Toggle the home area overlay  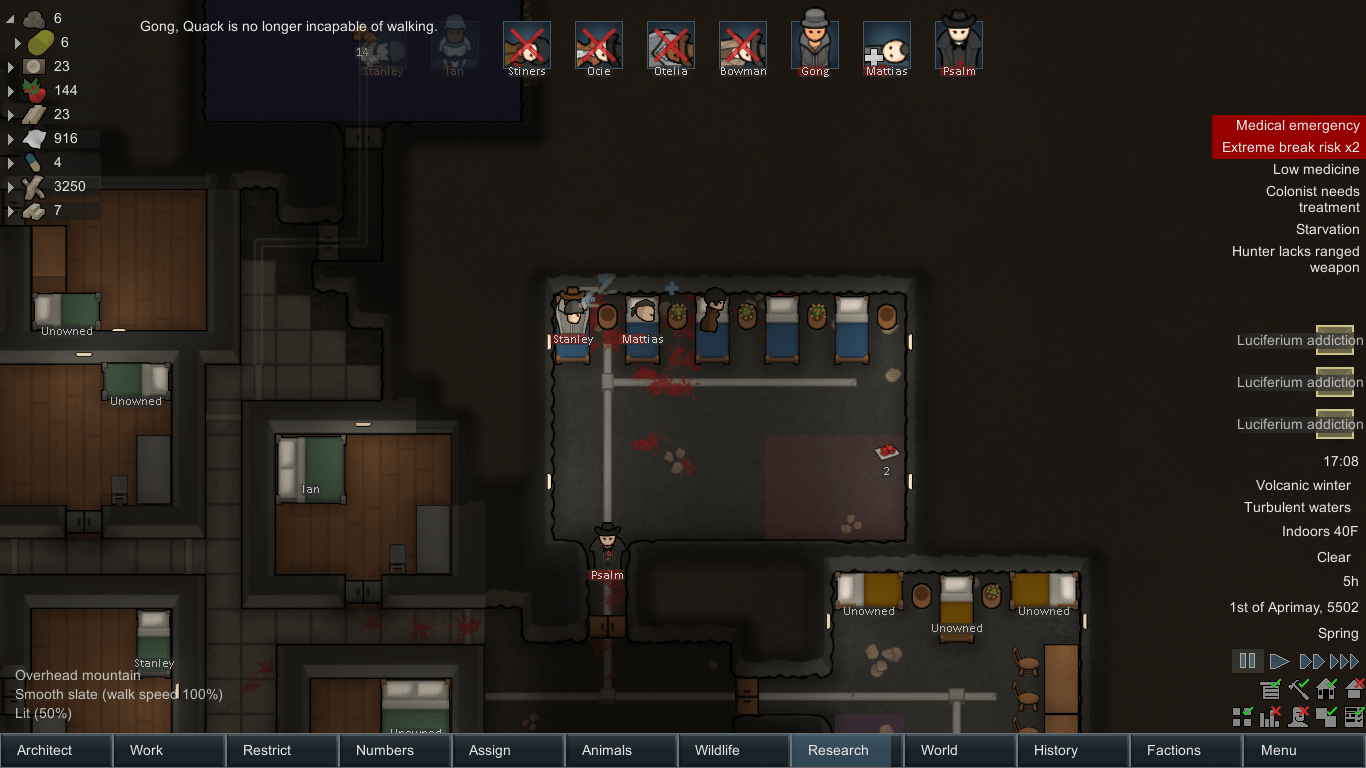coord(1326,689)
